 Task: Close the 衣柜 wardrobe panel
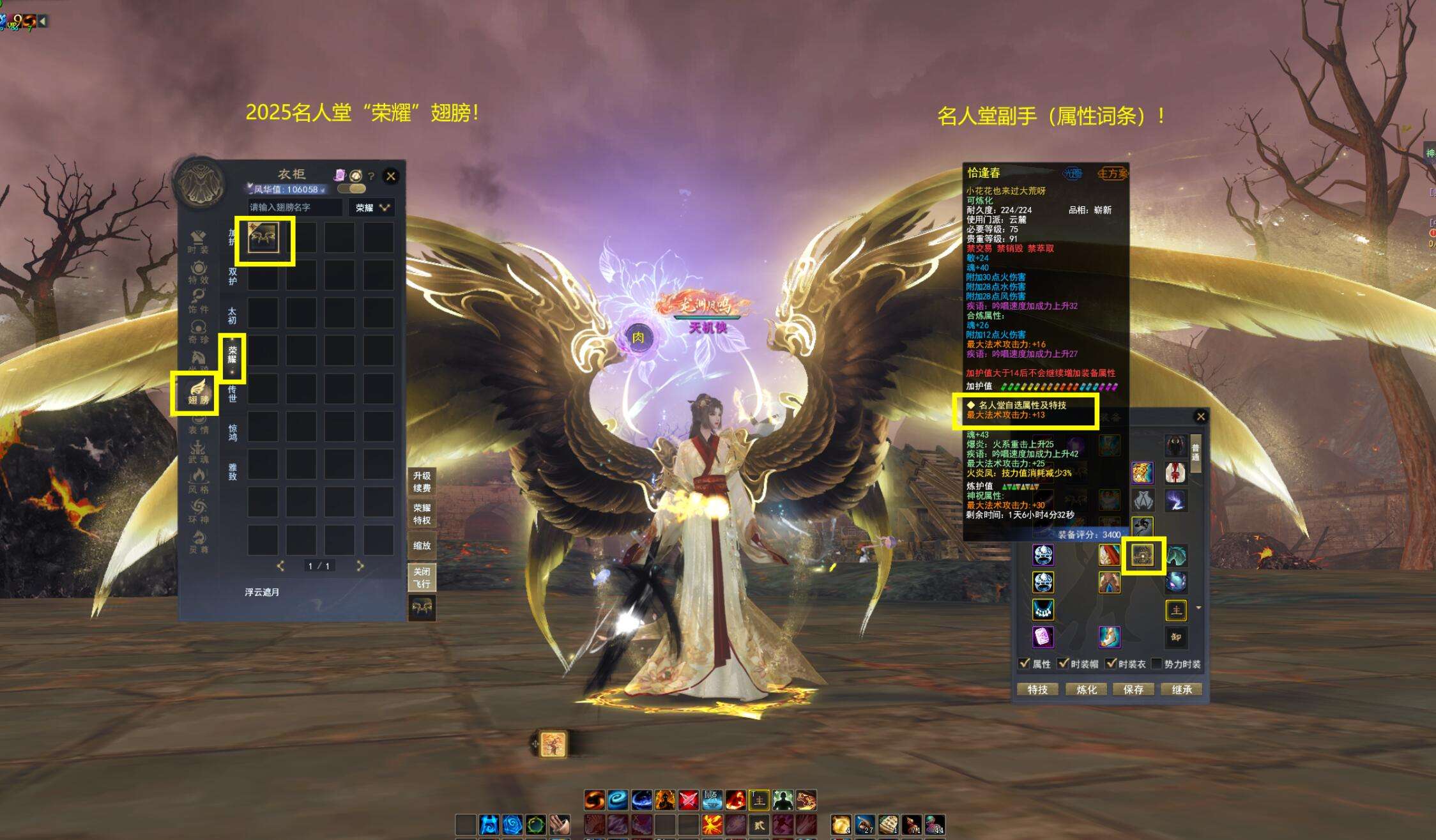click(391, 176)
